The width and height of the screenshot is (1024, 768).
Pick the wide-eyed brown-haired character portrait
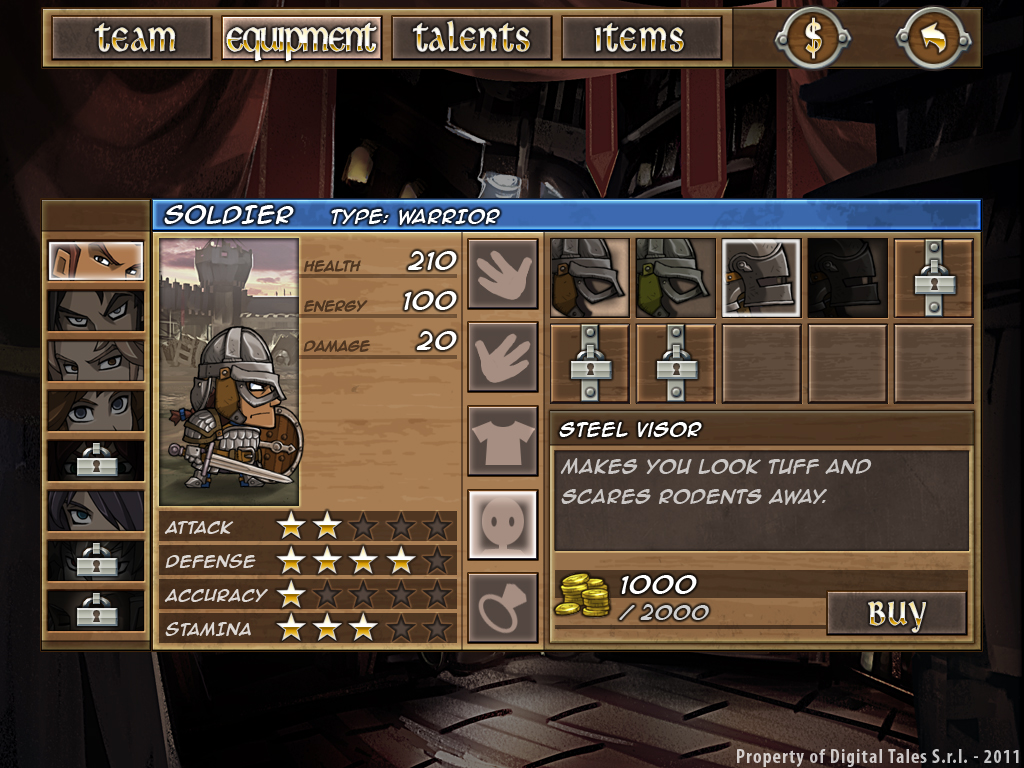[x=96, y=410]
